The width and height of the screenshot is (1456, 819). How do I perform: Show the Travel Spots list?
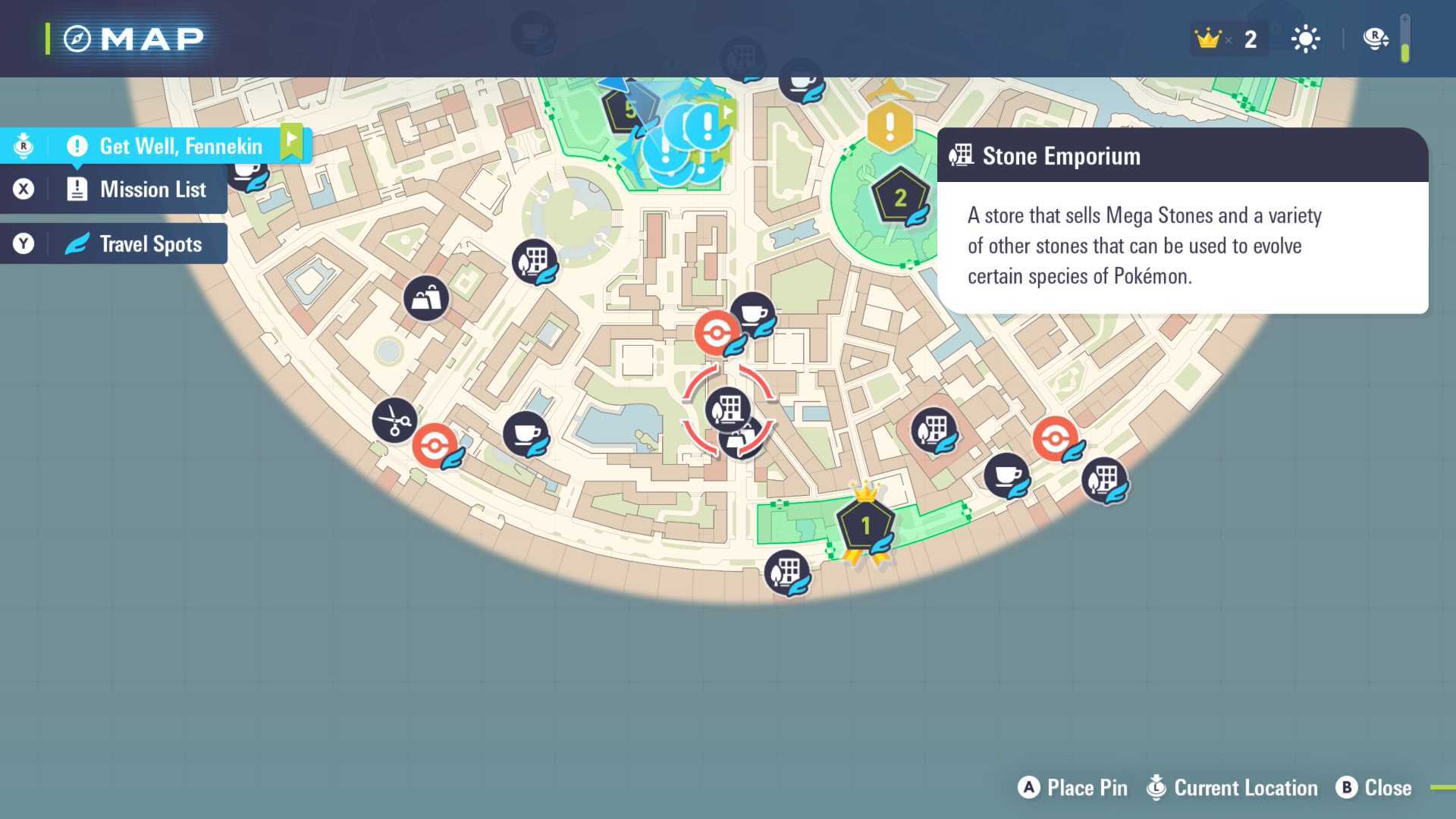tap(150, 244)
